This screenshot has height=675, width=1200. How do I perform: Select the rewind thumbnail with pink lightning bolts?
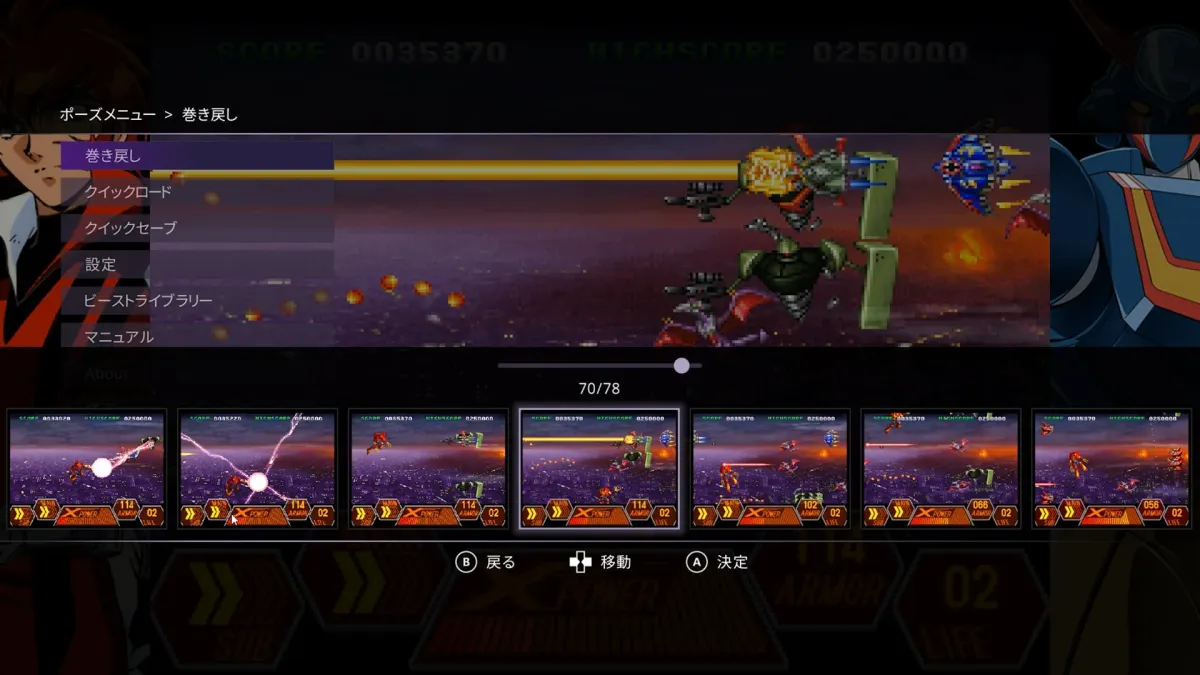[x=258, y=468]
